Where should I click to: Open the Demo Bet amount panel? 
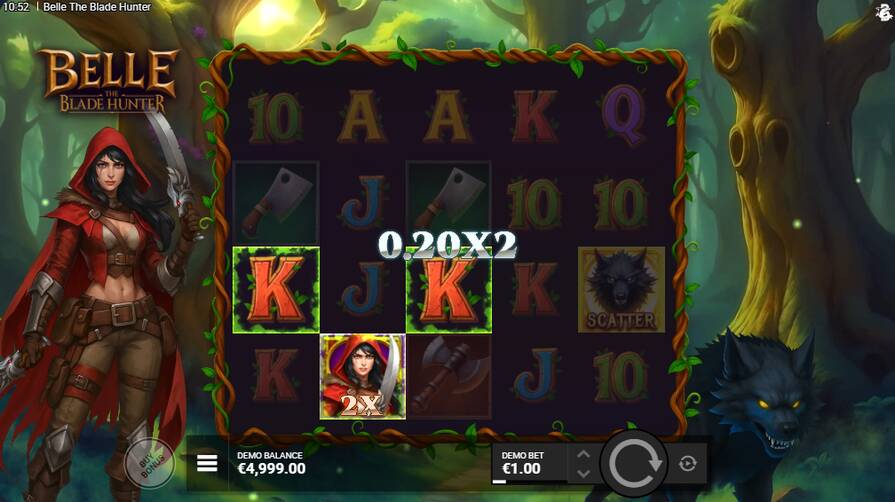pos(528,463)
